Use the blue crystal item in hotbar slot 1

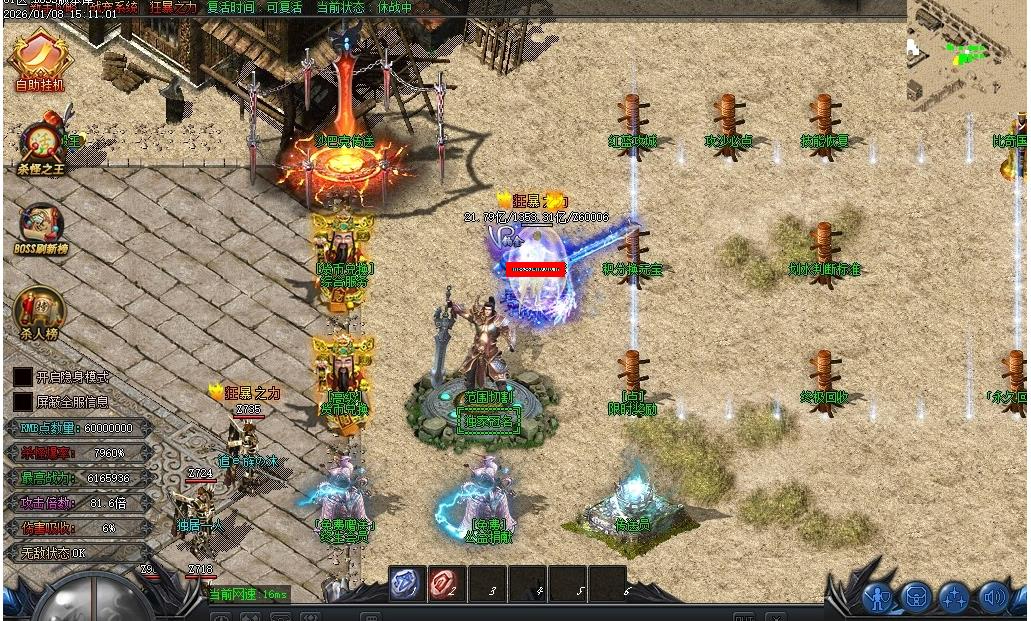point(406,584)
